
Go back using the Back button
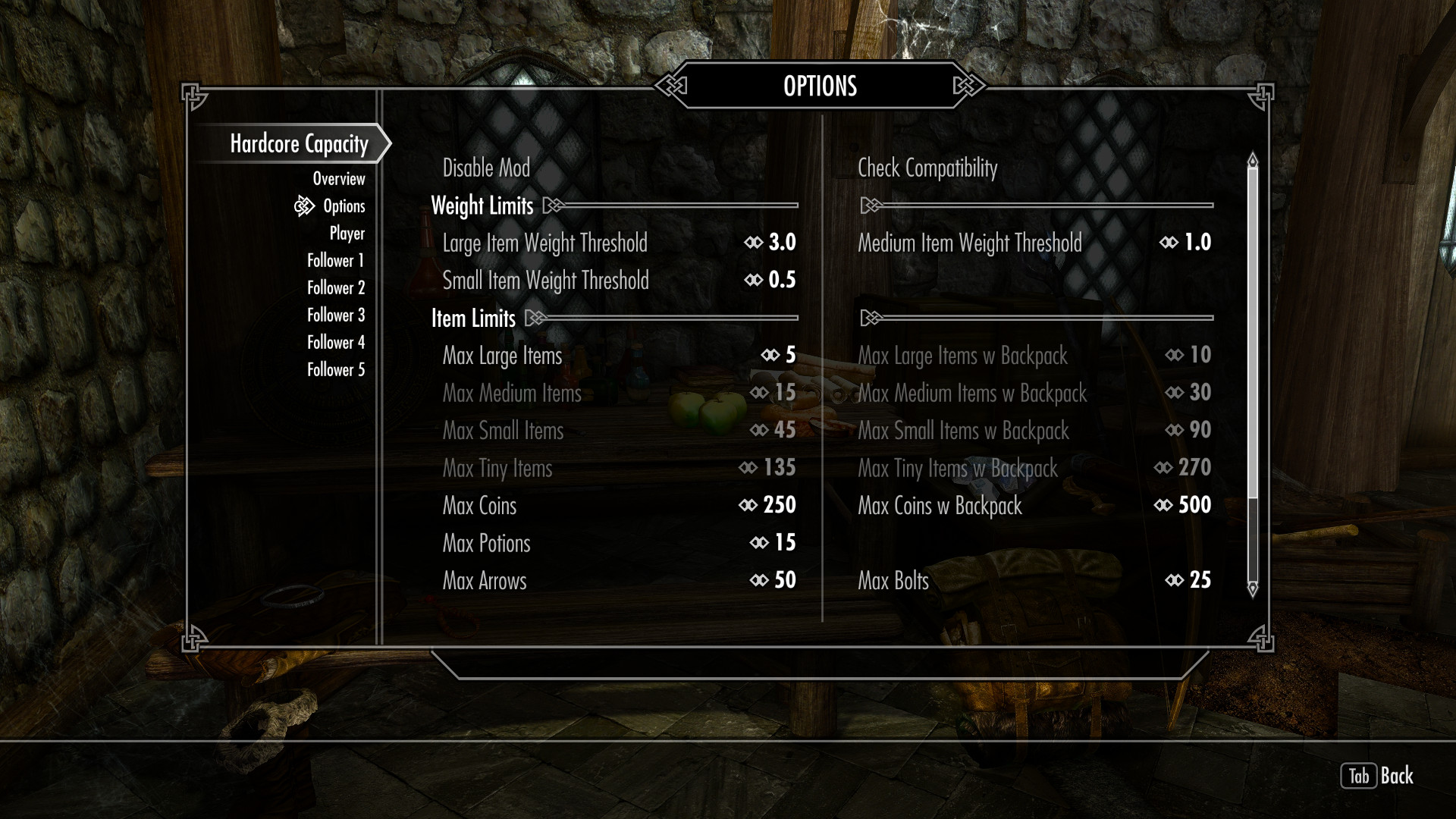(x=1377, y=776)
